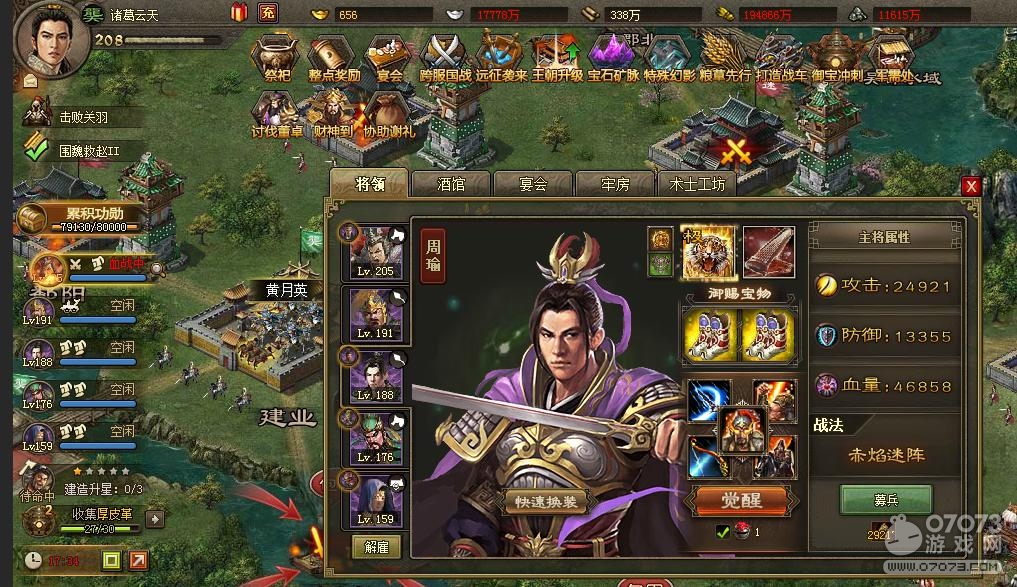Recruit troops with the green 募兵 button
The image size is (1017, 587).
click(885, 499)
